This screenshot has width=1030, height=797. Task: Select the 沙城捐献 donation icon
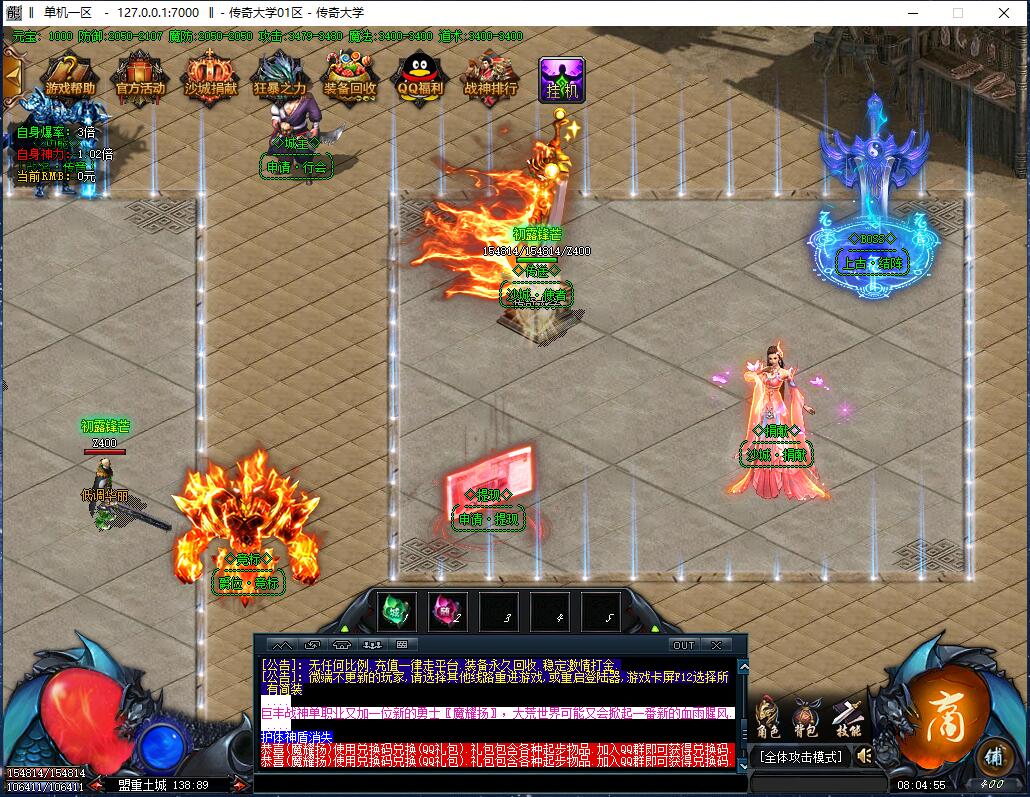(210, 76)
